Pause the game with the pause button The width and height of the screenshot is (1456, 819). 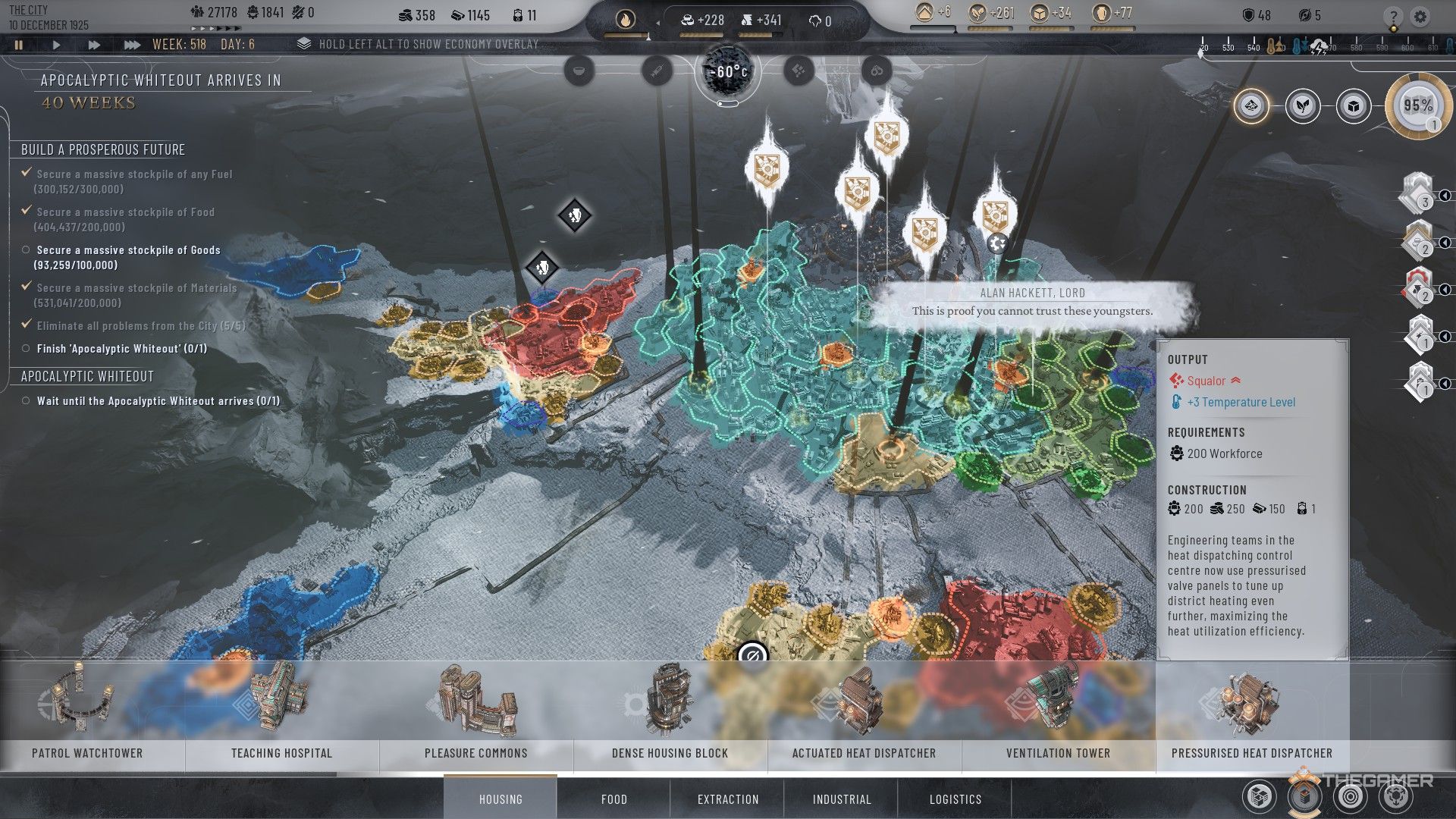click(19, 45)
